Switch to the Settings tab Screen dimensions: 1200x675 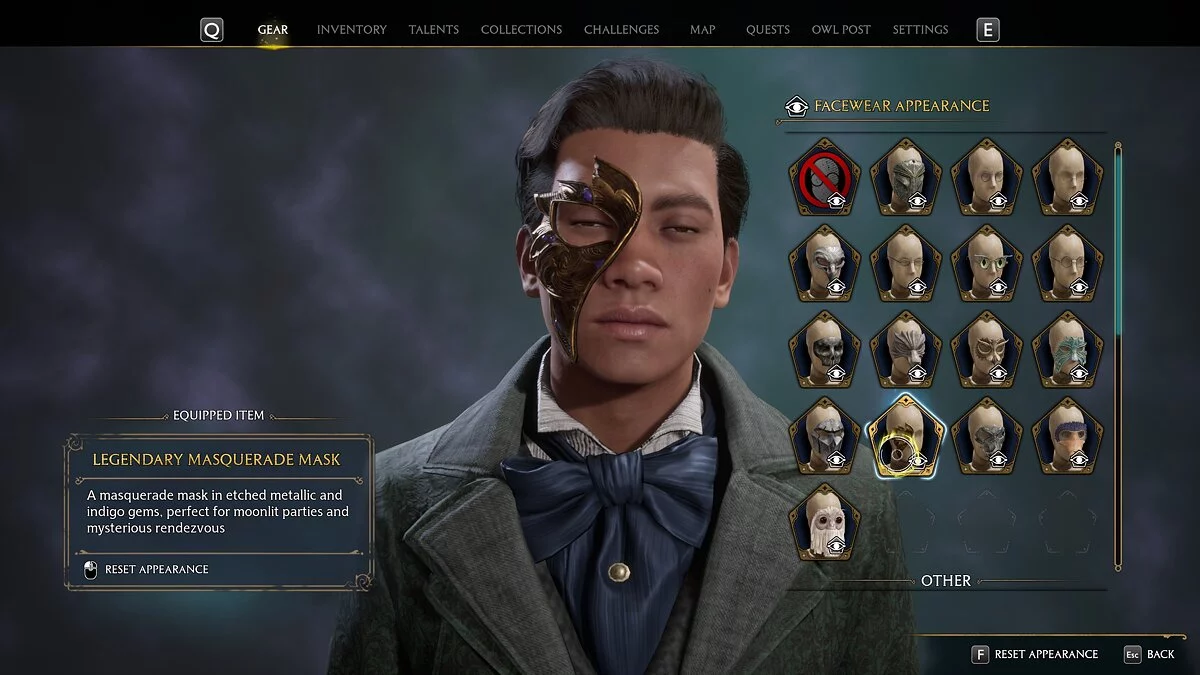pos(920,30)
